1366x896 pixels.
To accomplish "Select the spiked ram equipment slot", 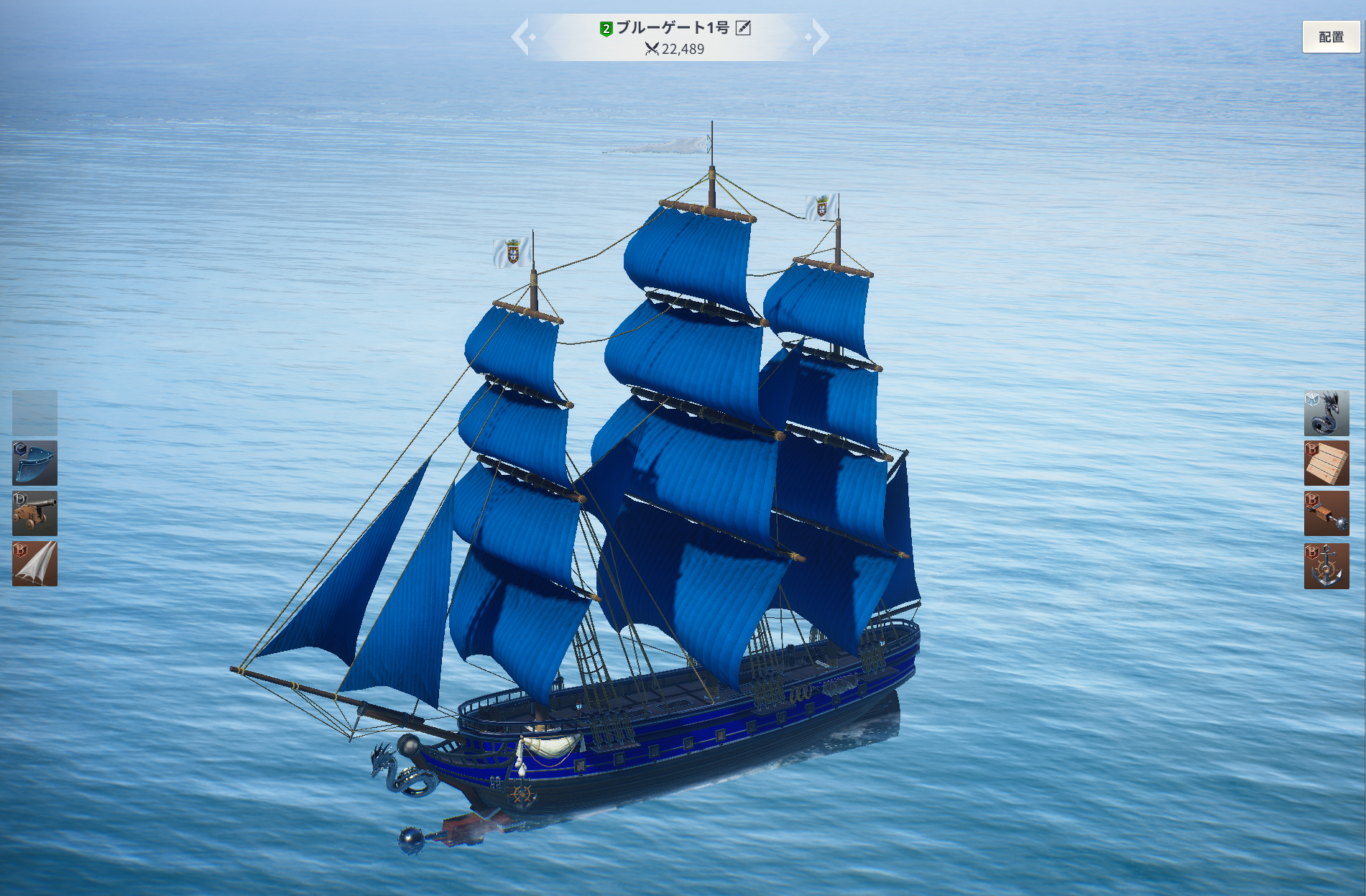I will point(1326,514).
